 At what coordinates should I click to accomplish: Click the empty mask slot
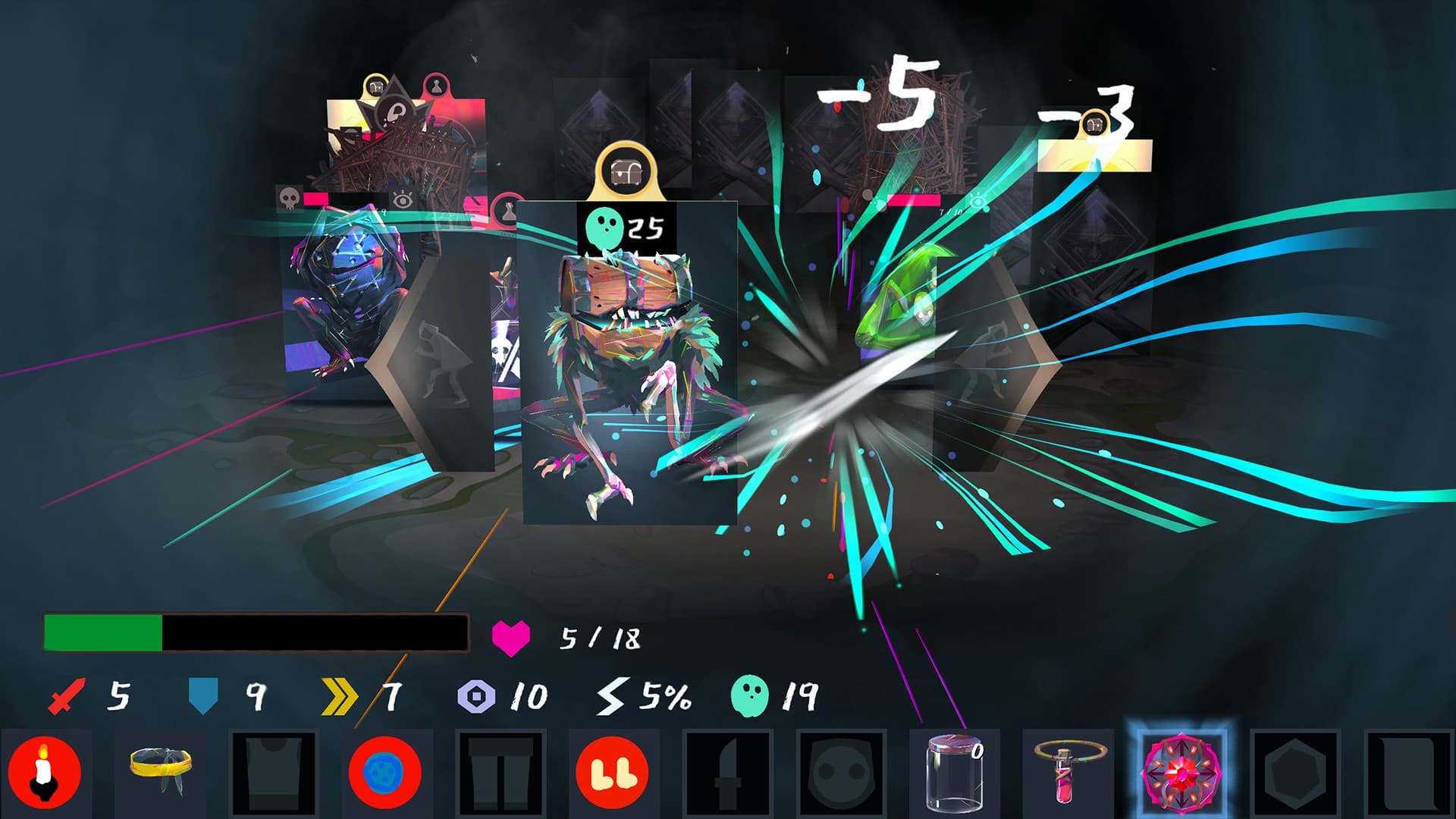tap(841, 772)
